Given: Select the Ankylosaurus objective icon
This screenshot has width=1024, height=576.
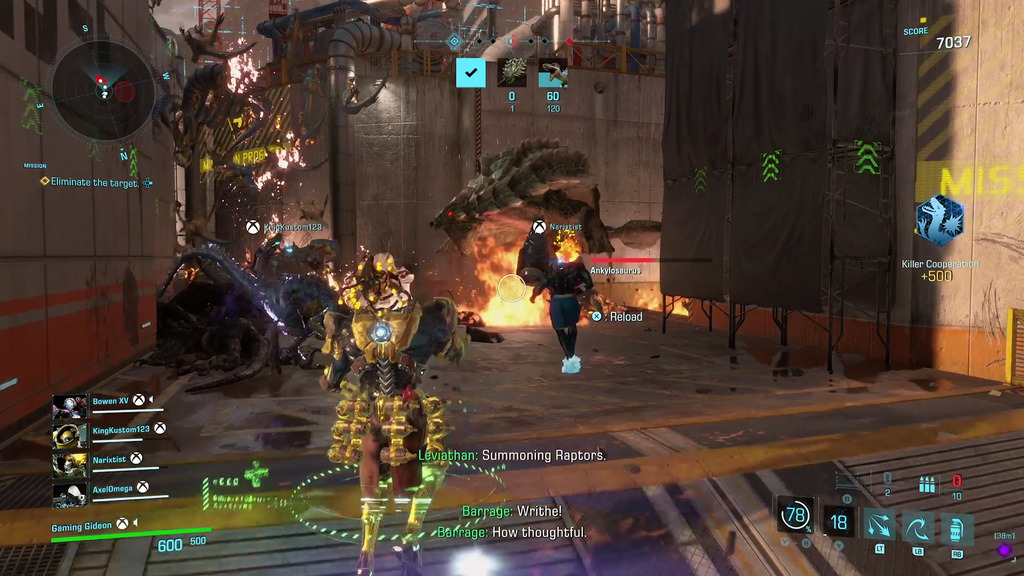Looking at the screenshot, I should click(x=512, y=72).
